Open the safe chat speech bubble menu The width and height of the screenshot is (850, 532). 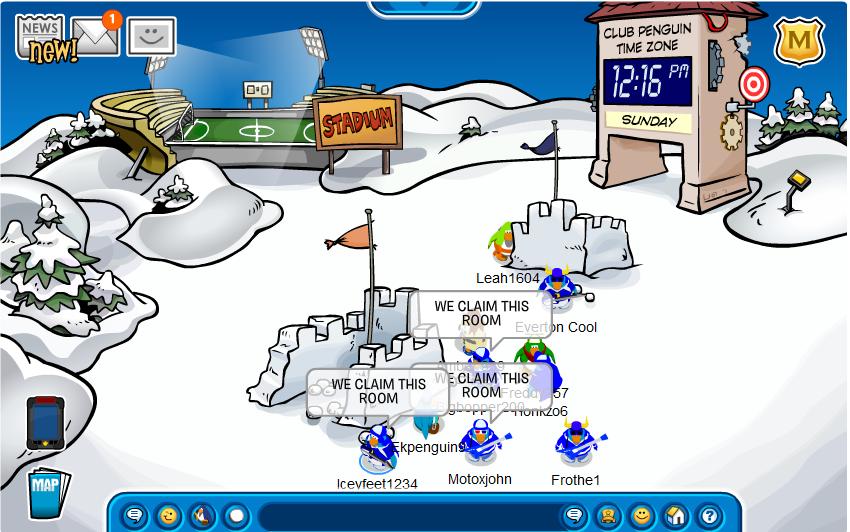coord(134,515)
